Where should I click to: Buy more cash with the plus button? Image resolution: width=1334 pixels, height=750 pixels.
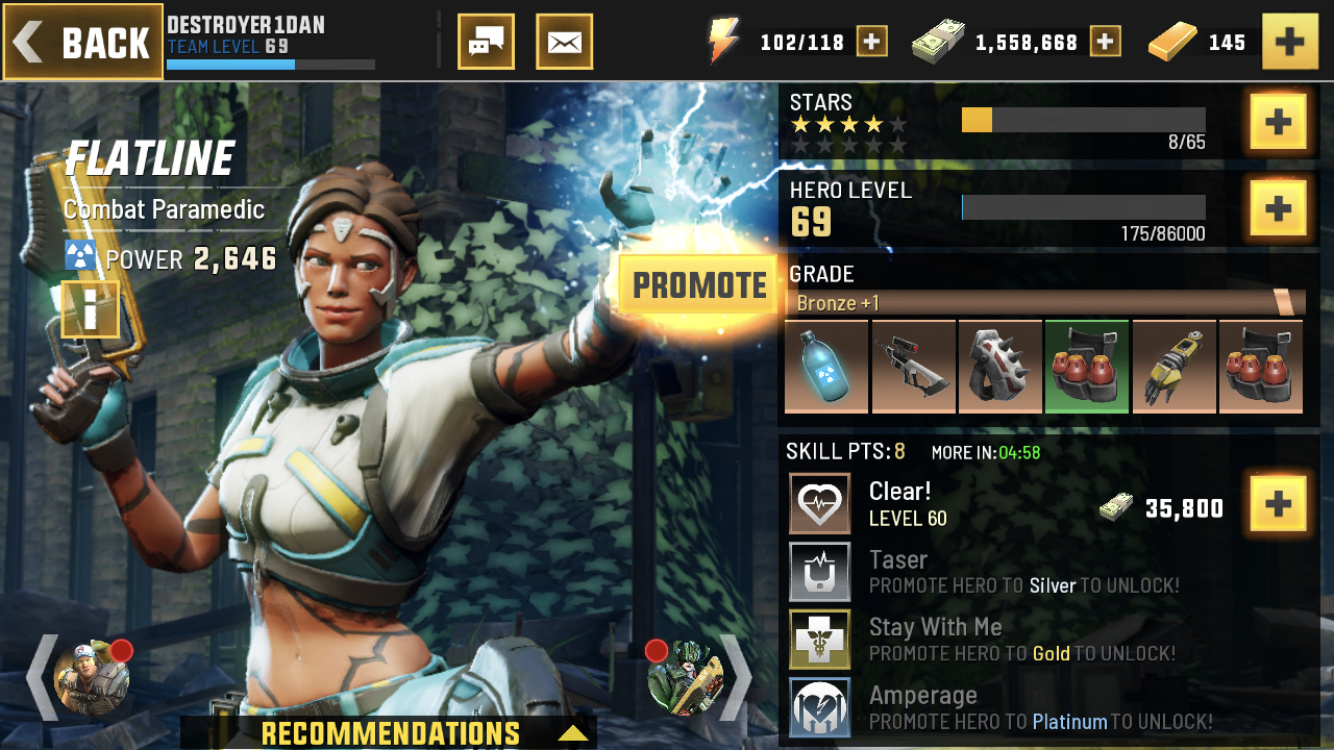click(x=1105, y=42)
